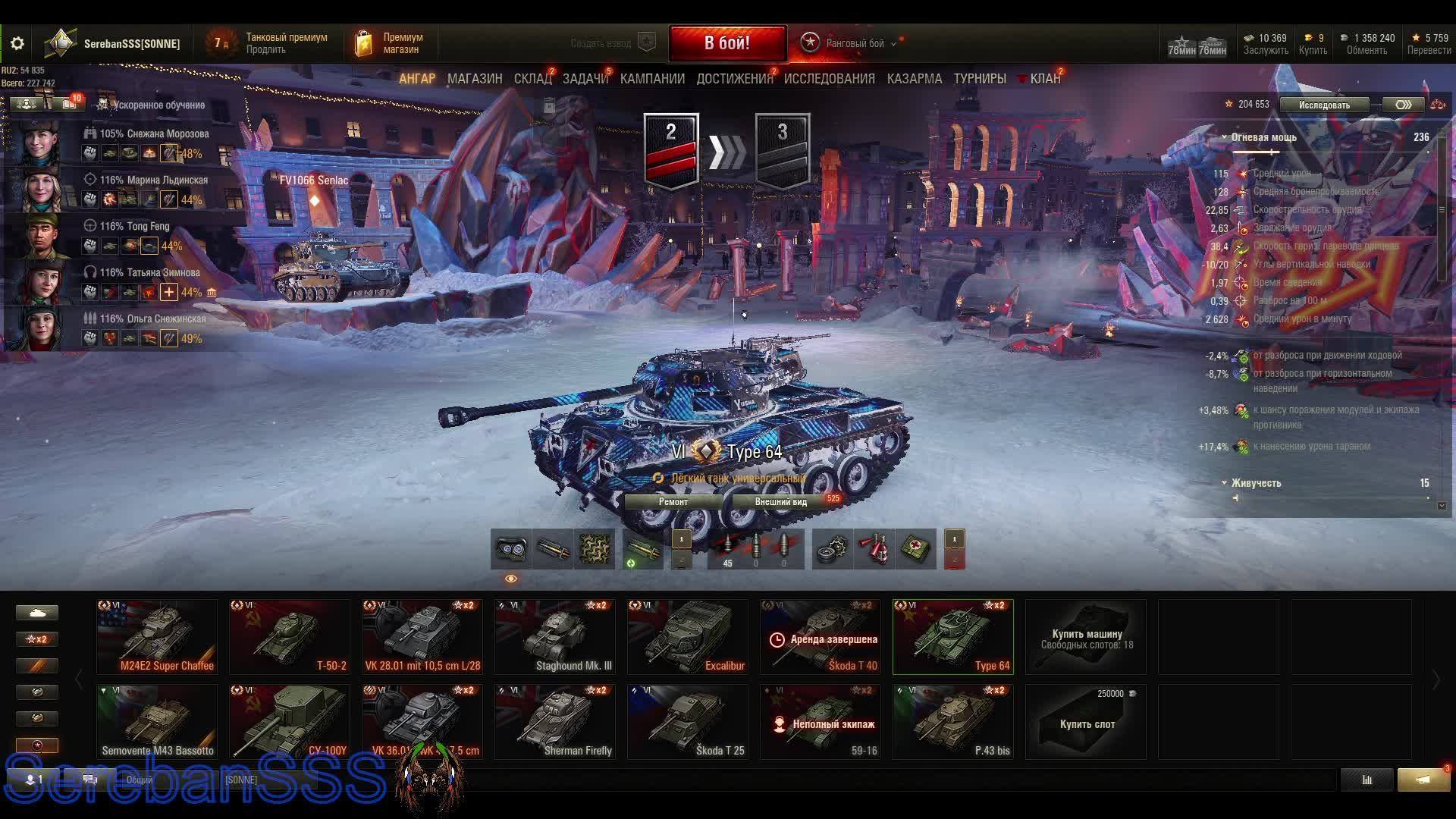
Task: Switch to the МАГАЗИН tab
Action: 475,79
